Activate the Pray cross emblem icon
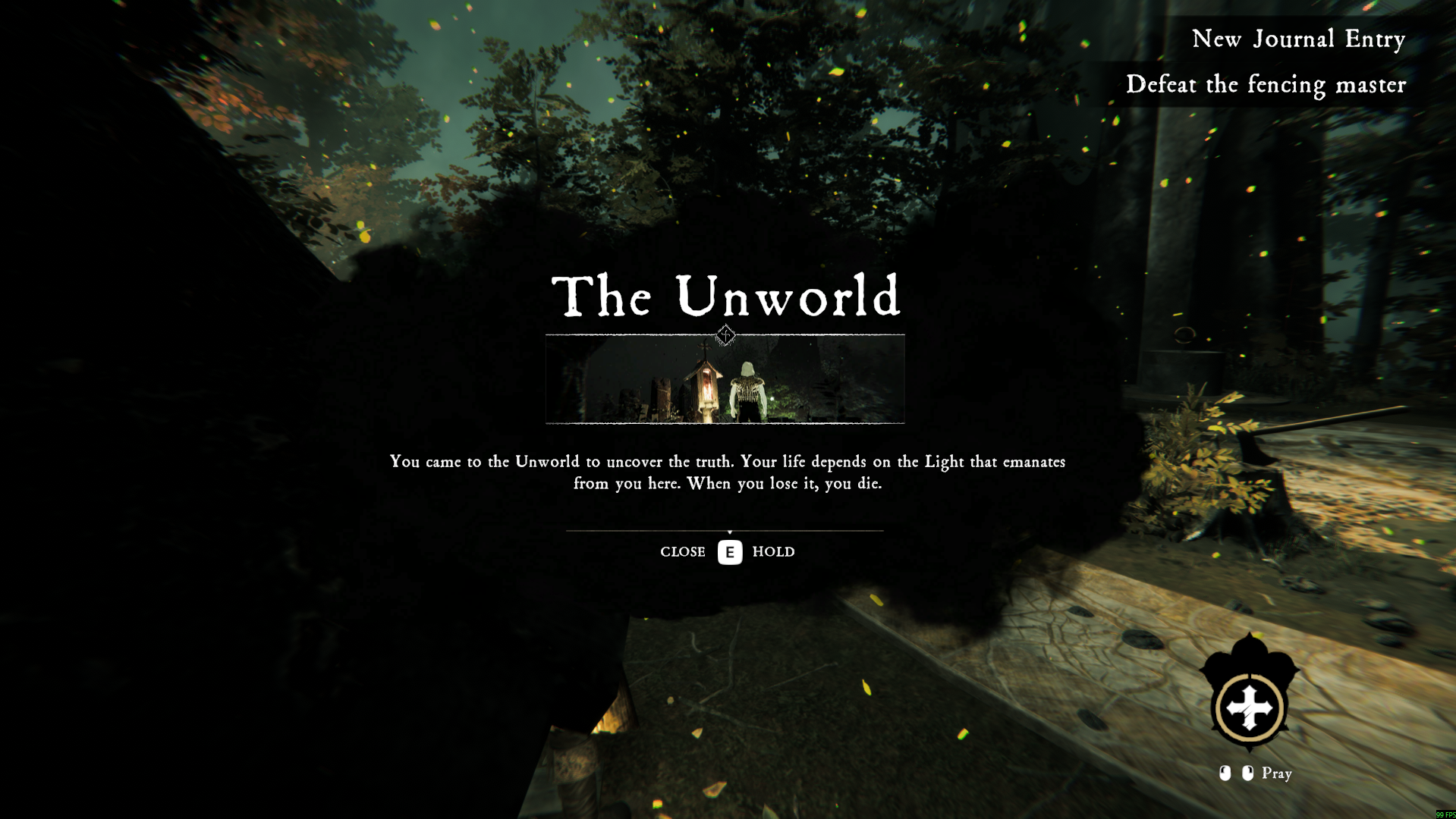1456x819 pixels. click(1249, 708)
